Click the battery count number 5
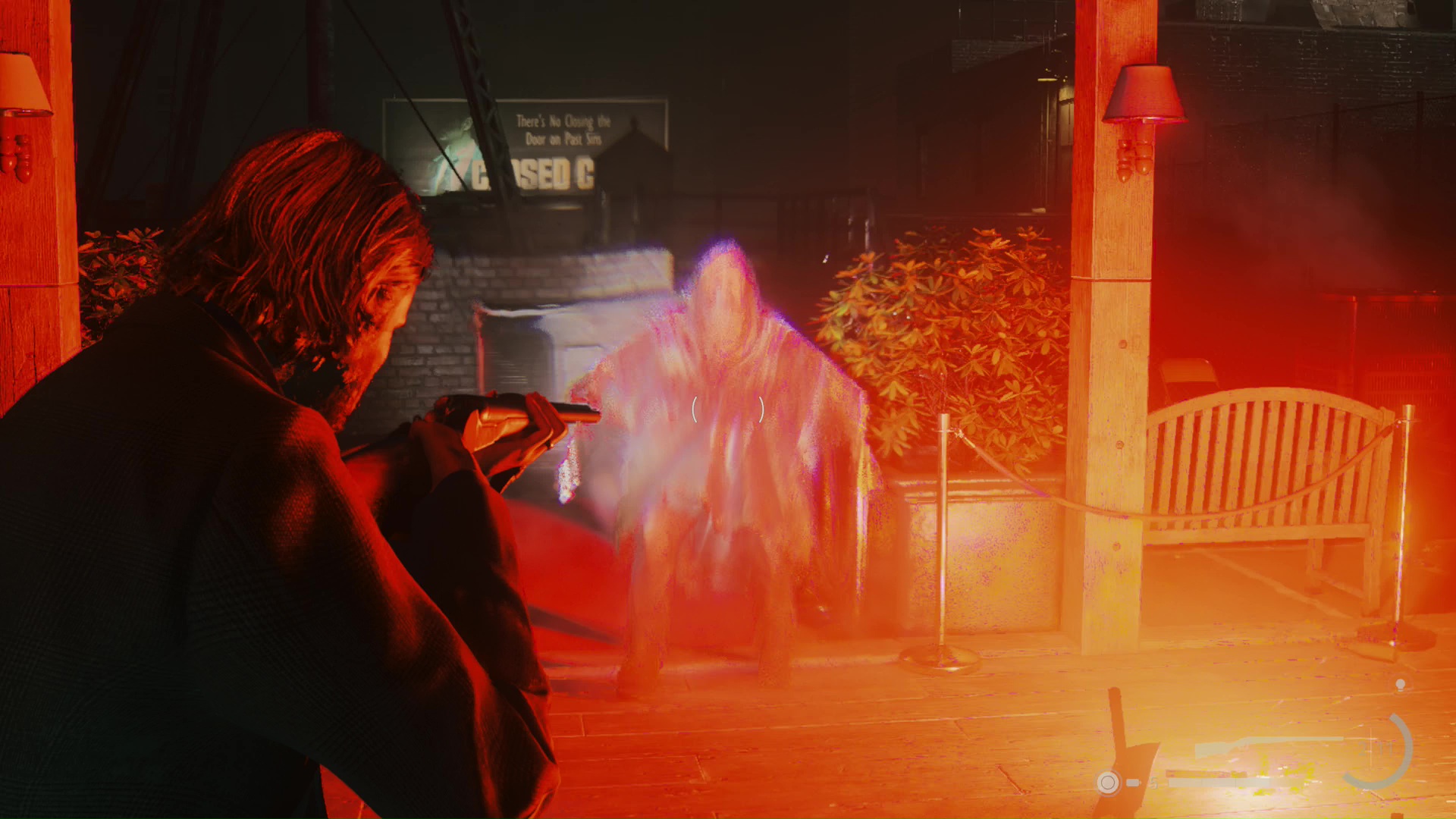This screenshot has width=1456, height=819. coord(1154,783)
